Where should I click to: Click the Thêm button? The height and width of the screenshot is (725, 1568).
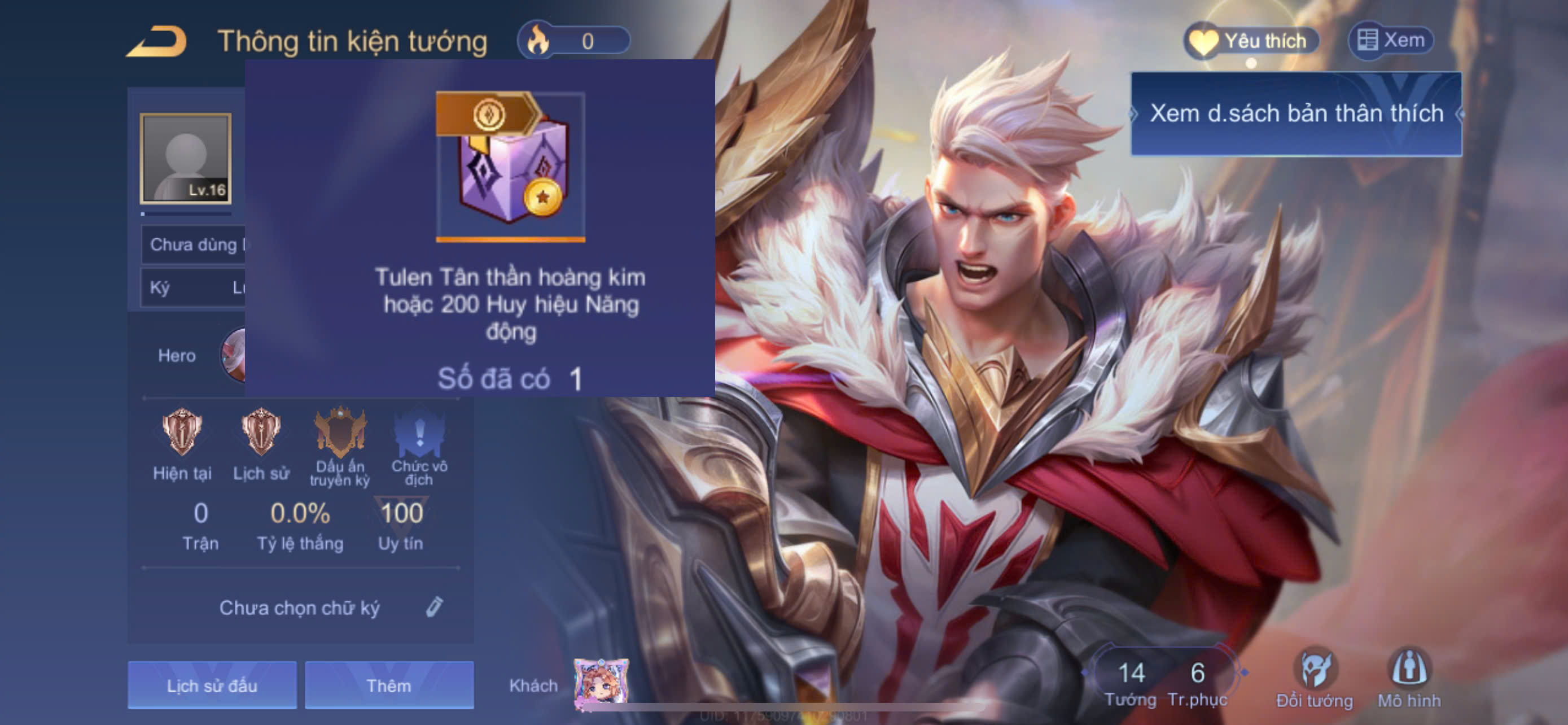click(x=389, y=685)
